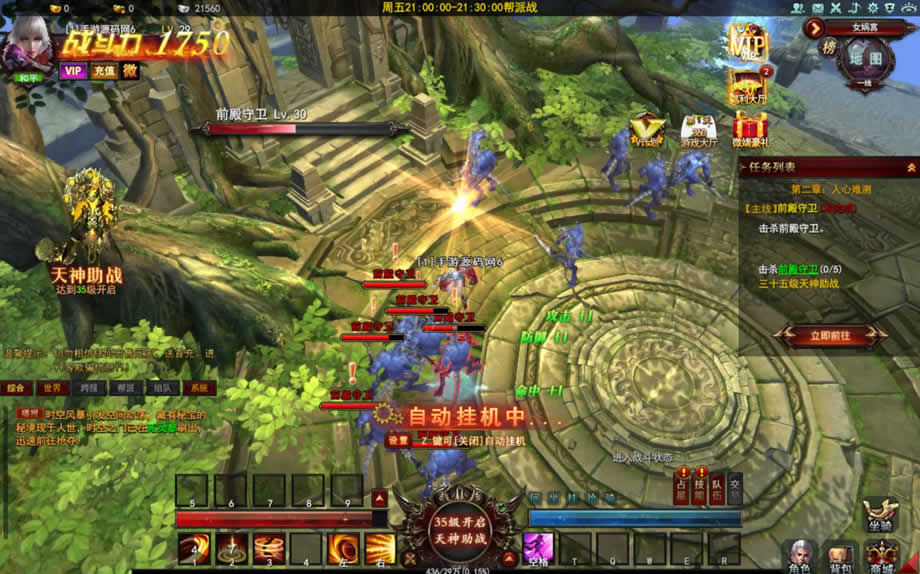This screenshot has width=920, height=574.
Task: Collapse the 任务列表 quest panel
Action: [911, 167]
